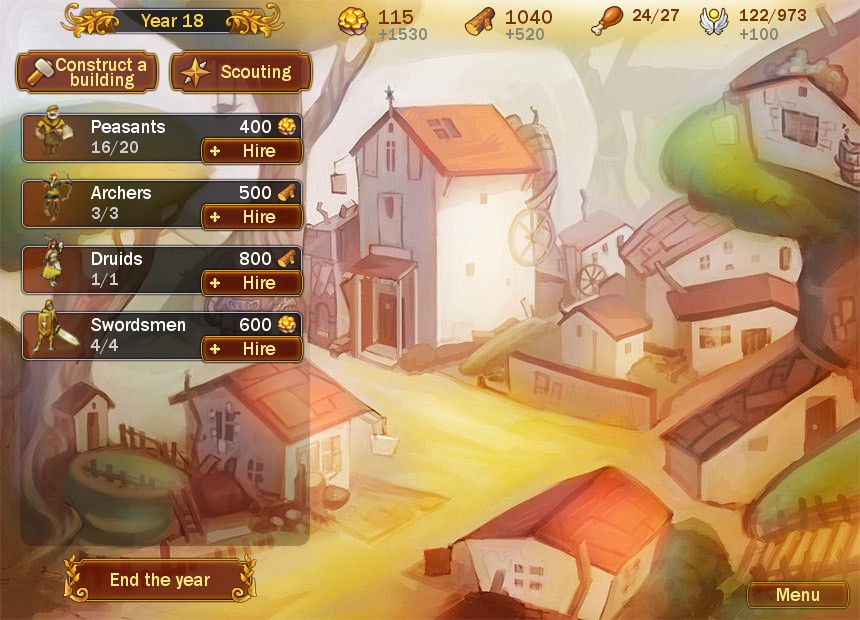The width and height of the screenshot is (860, 620).
Task: Hire more Peasants
Action: pyautogui.click(x=252, y=151)
